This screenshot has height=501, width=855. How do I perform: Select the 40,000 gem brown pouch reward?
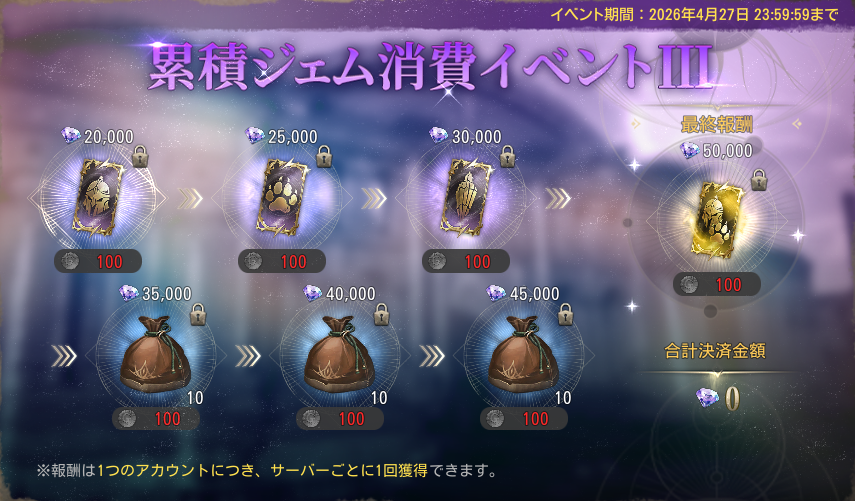(340, 355)
